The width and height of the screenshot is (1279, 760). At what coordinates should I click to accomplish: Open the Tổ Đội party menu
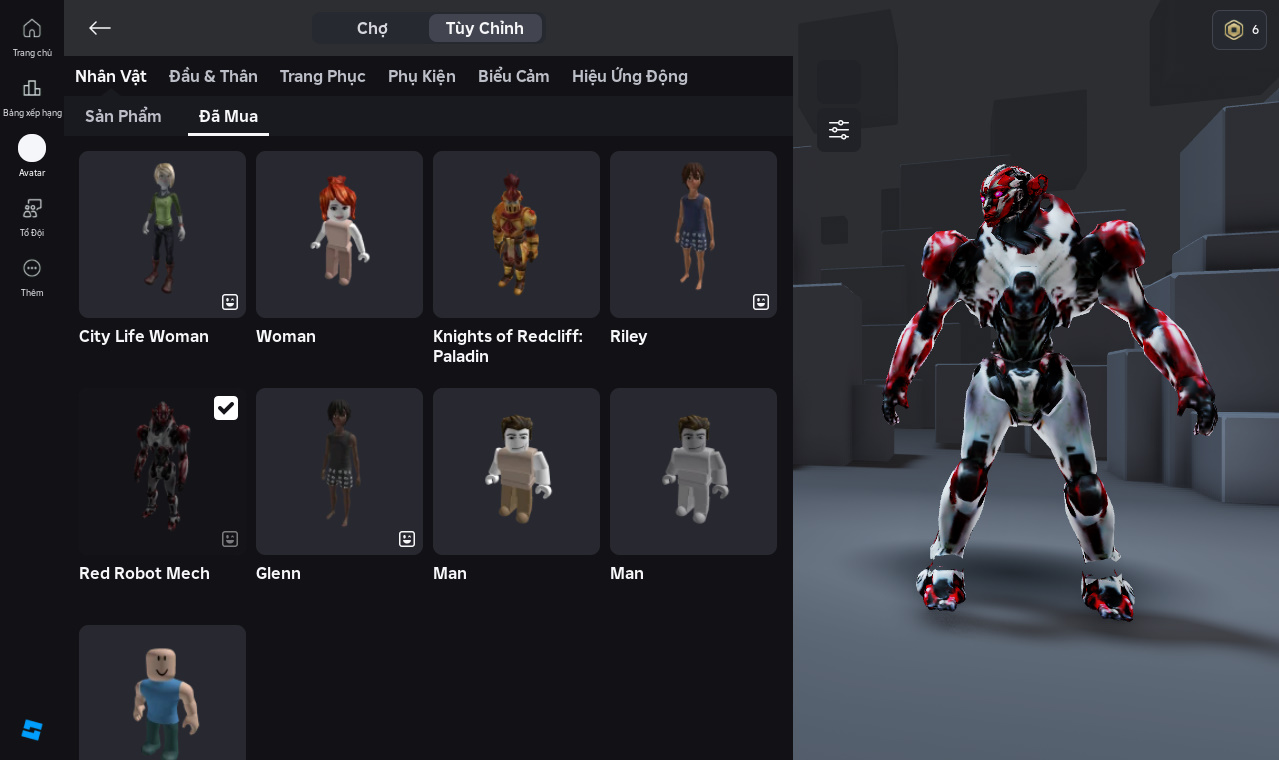point(32,216)
